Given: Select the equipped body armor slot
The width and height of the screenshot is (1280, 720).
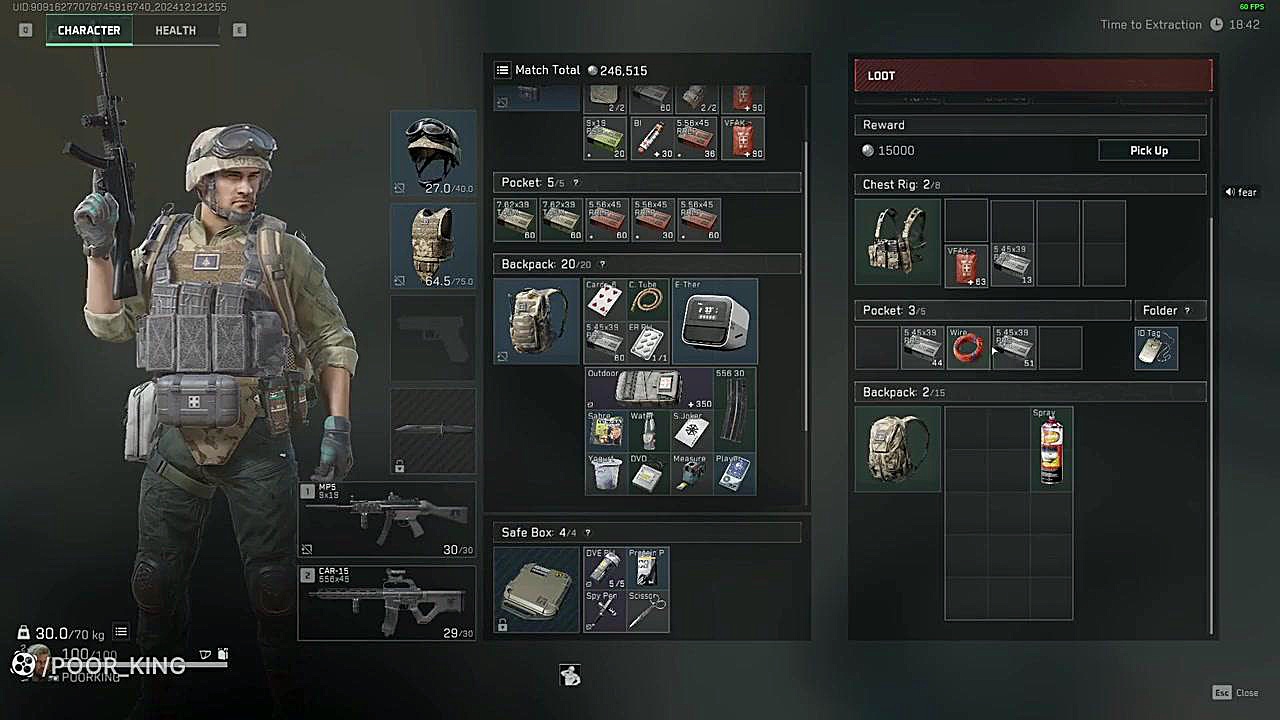Looking at the screenshot, I should click(x=433, y=246).
